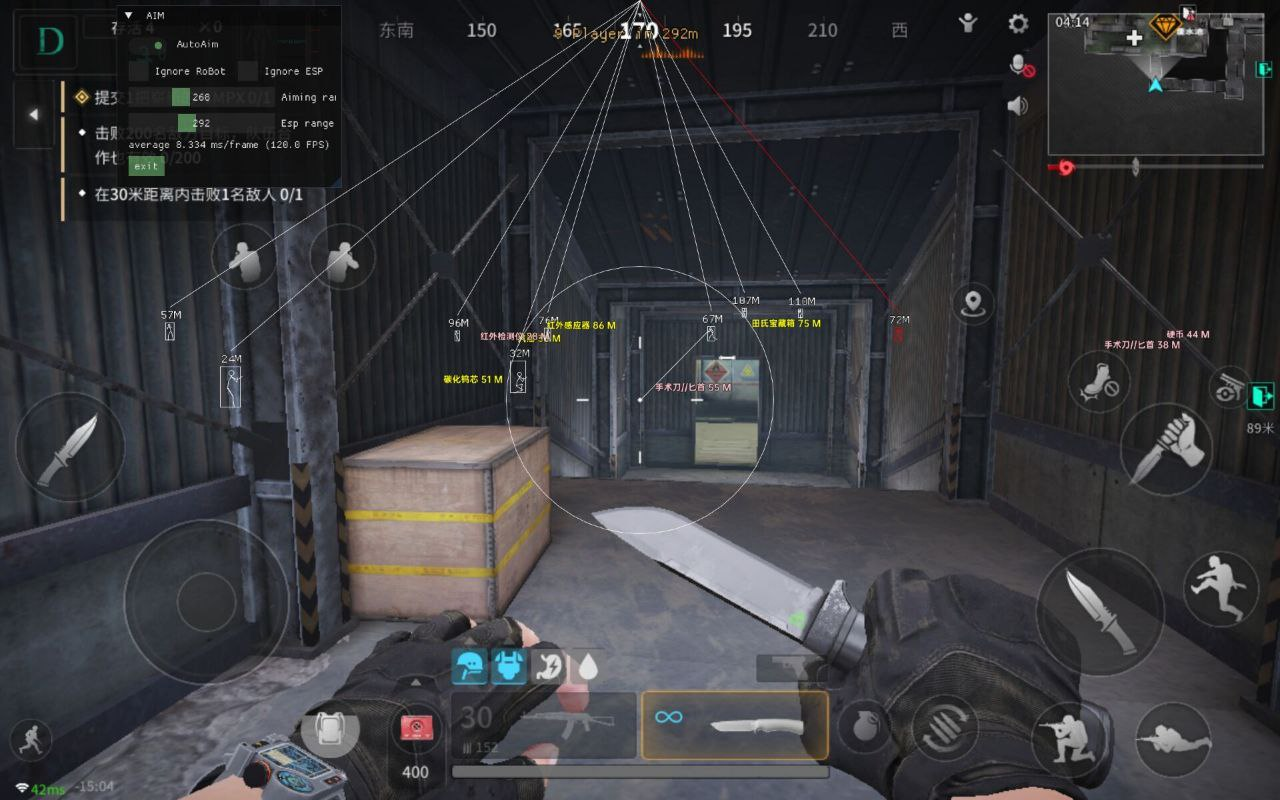Open the backpack inventory
Viewport: 1280px width, 800px height.
point(329,734)
